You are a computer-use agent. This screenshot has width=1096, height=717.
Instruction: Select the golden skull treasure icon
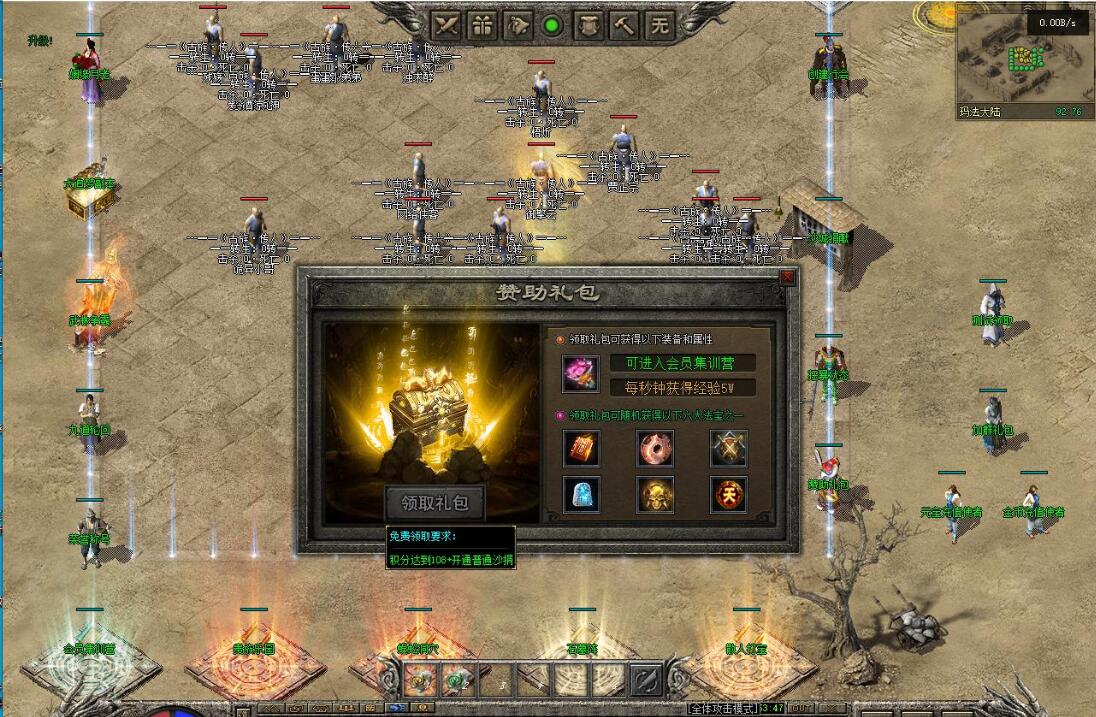point(655,495)
